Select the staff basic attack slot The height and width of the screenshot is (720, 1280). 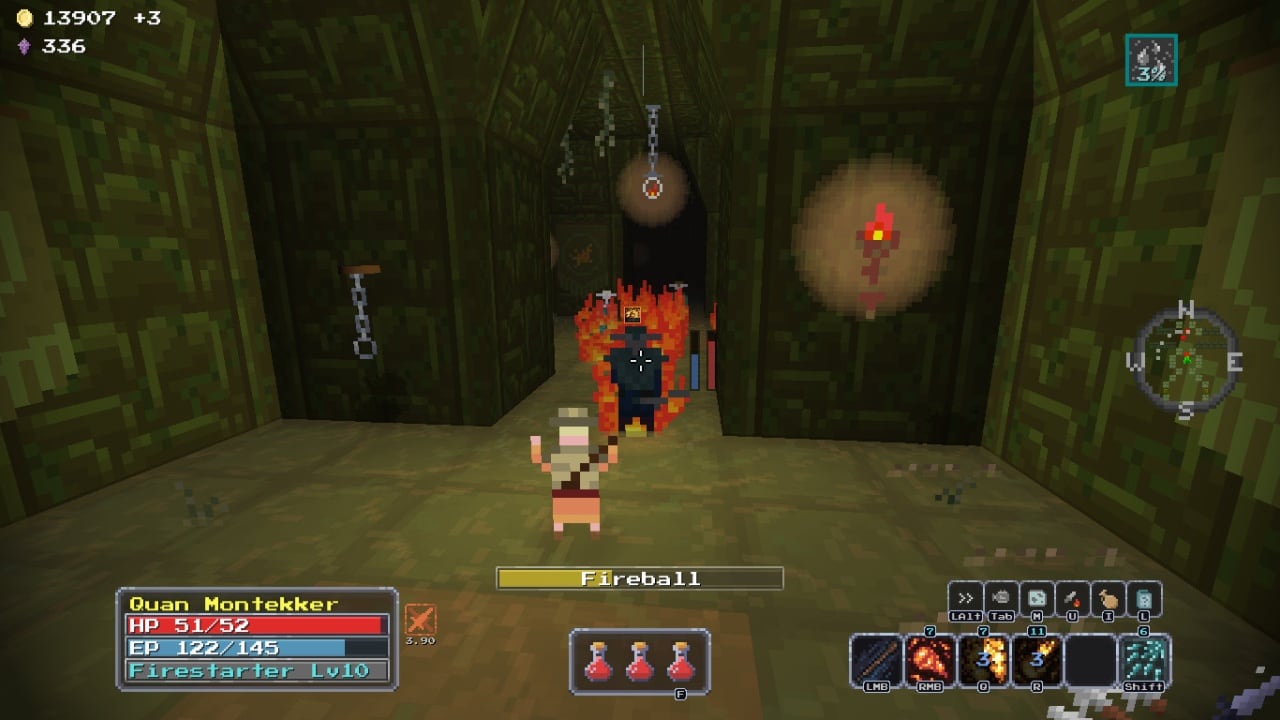point(876,660)
